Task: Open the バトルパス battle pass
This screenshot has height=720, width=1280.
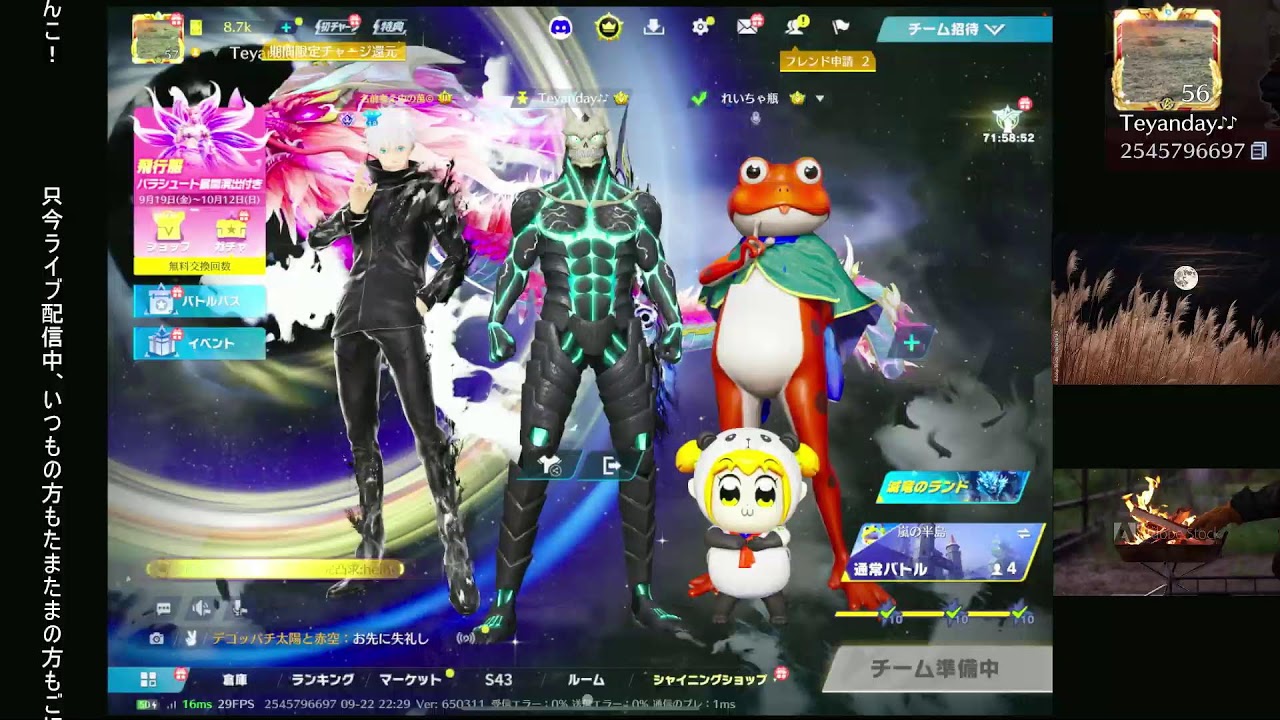Action: click(x=200, y=300)
